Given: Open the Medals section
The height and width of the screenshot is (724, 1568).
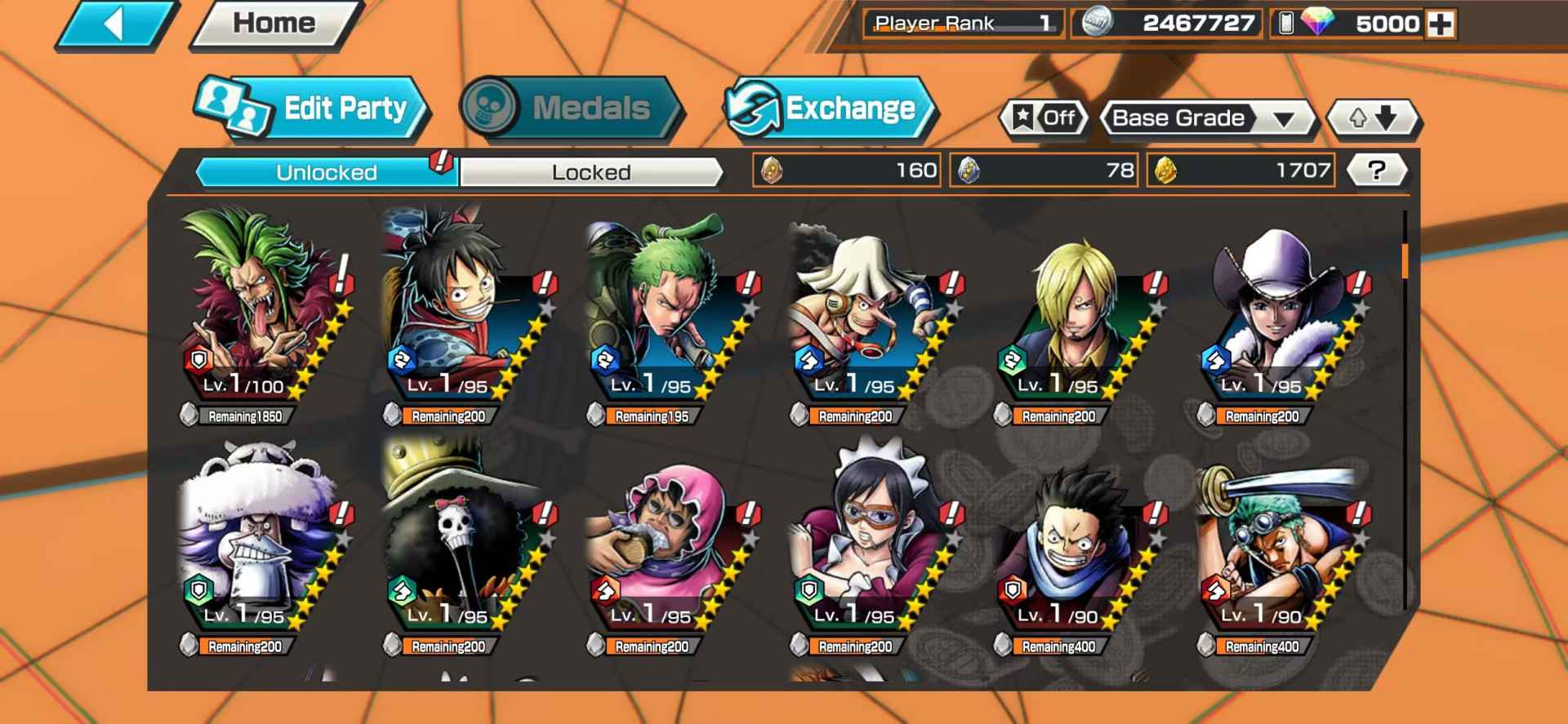Looking at the screenshot, I should click(571, 109).
